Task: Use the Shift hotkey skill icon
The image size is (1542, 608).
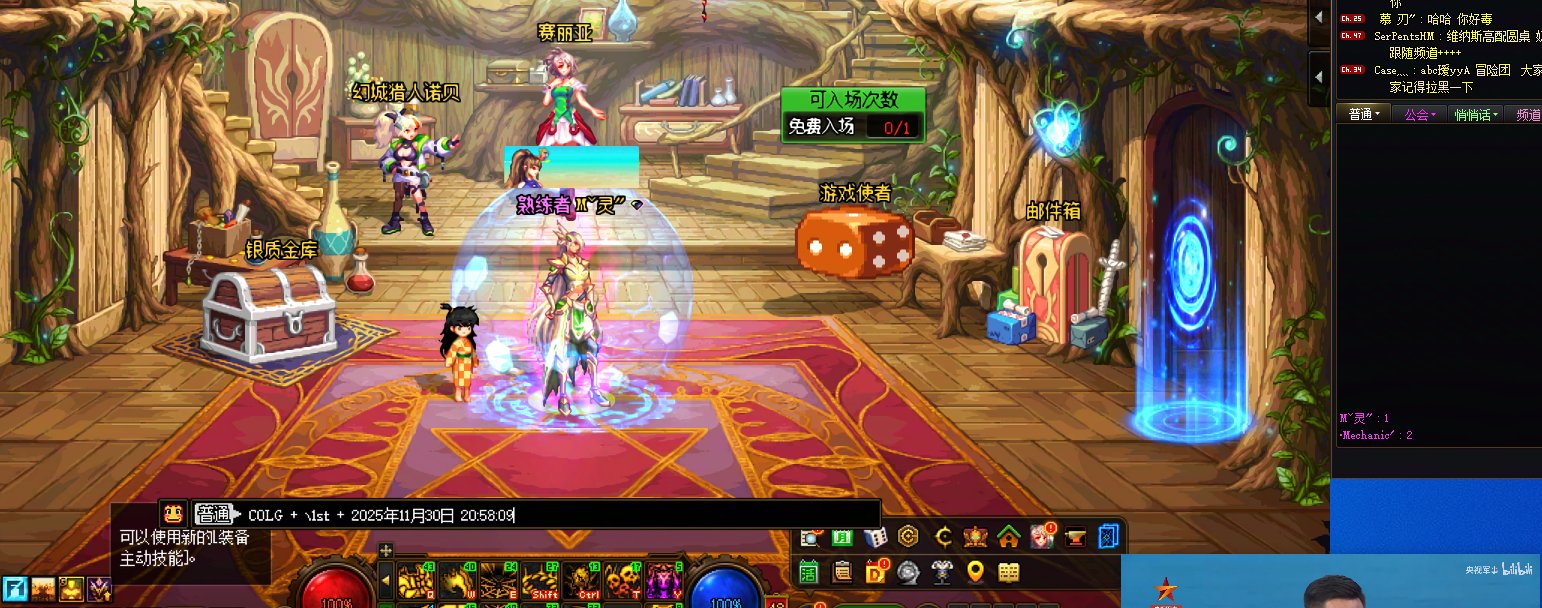Action: (x=542, y=580)
